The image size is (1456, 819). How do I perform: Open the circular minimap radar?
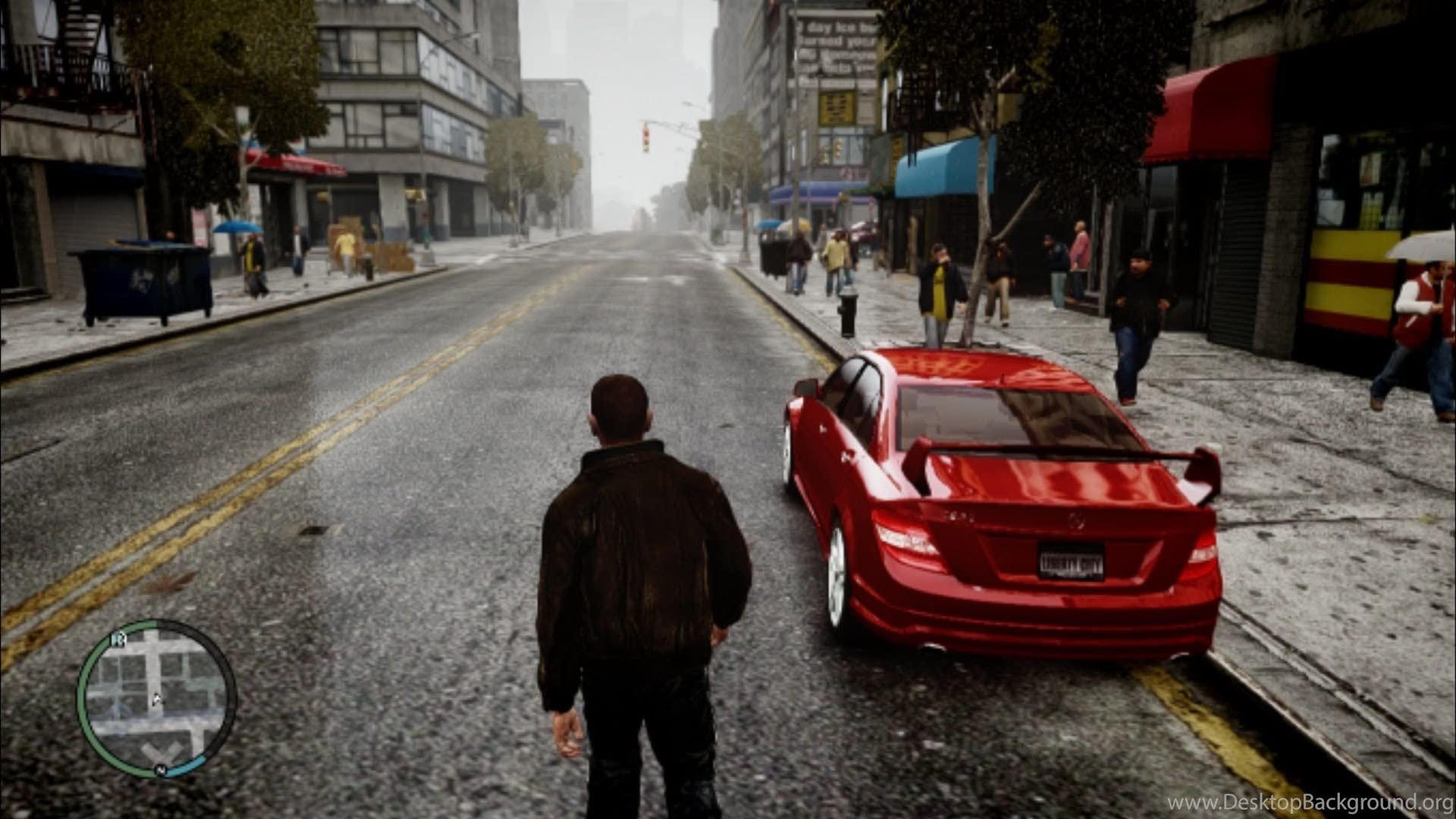tap(157, 698)
